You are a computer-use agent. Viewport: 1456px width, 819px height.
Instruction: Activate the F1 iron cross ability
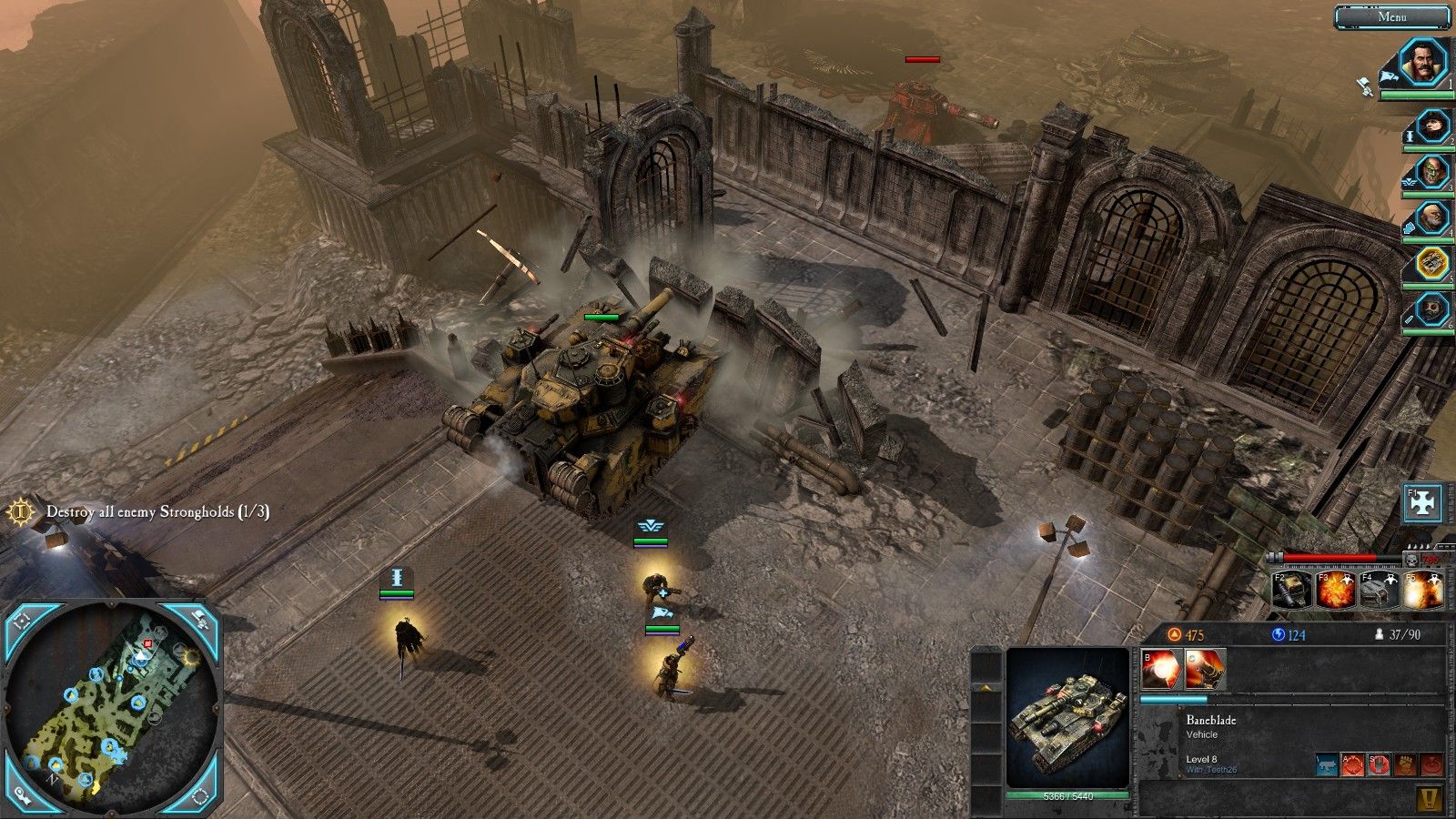(x=1423, y=504)
